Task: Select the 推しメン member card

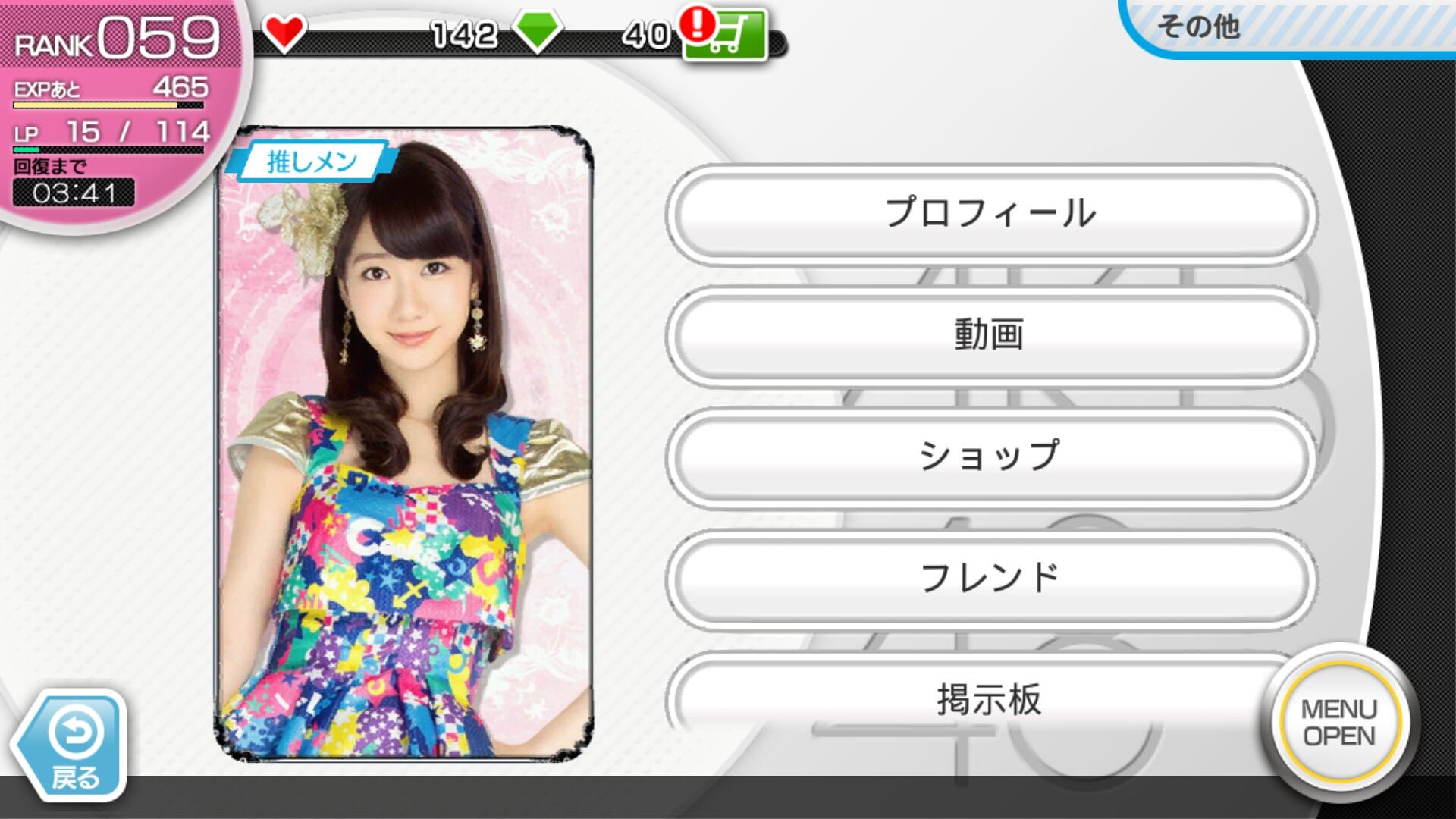Action: click(404, 444)
